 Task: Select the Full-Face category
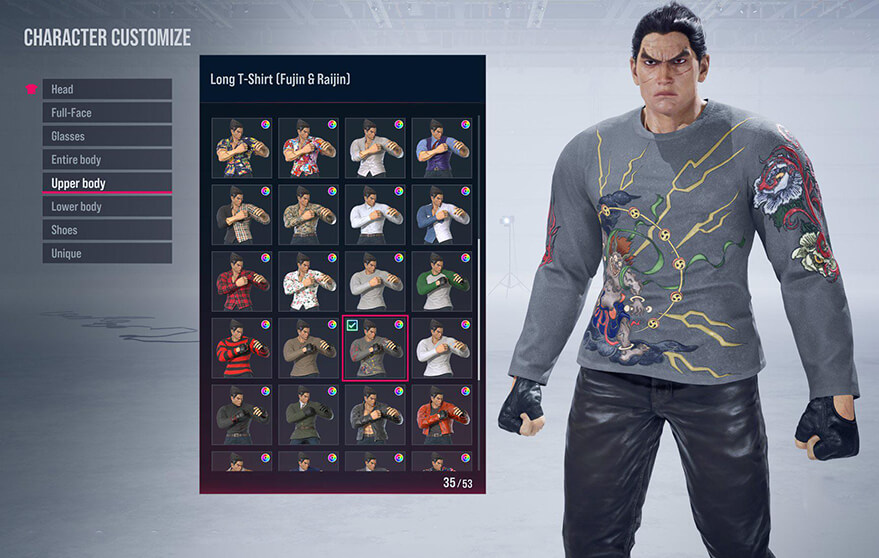(x=107, y=113)
